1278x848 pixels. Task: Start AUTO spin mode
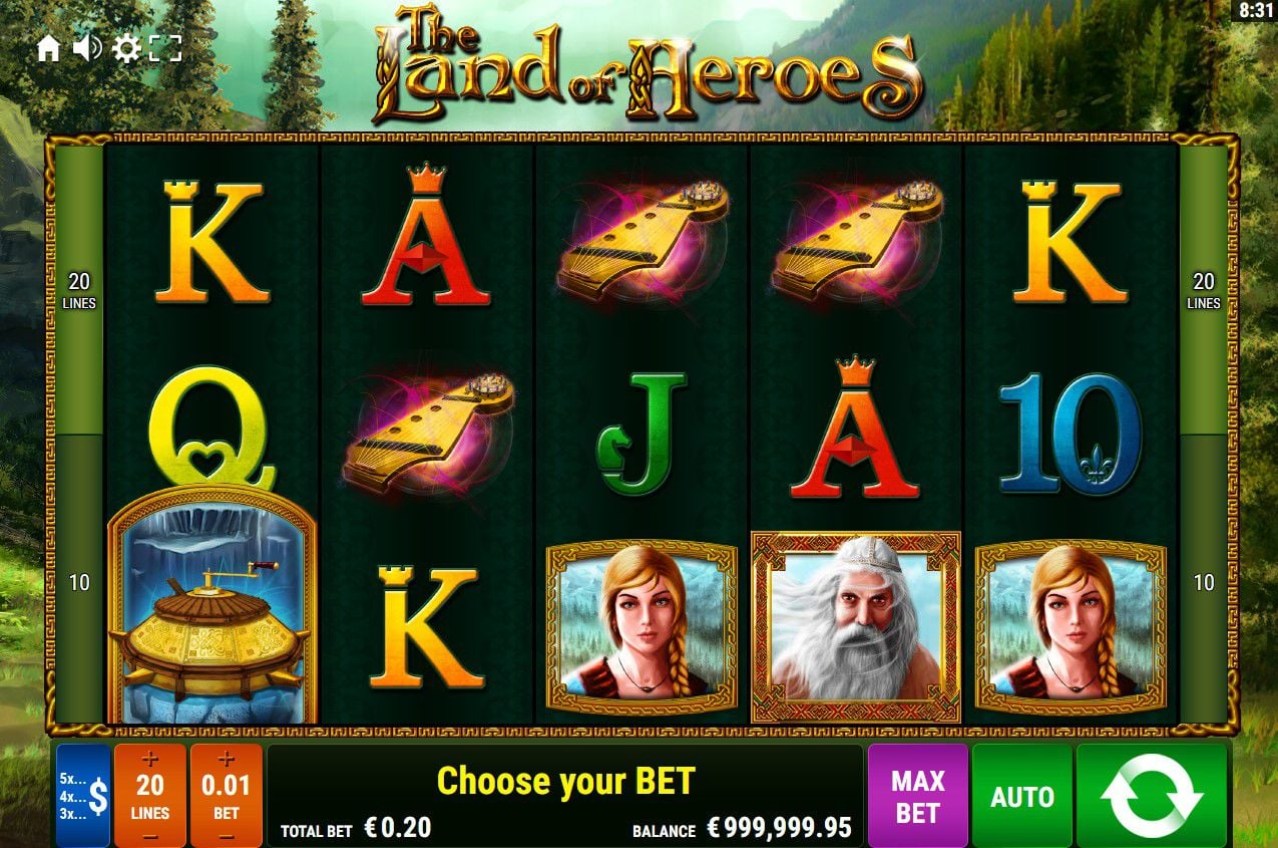click(x=1022, y=796)
